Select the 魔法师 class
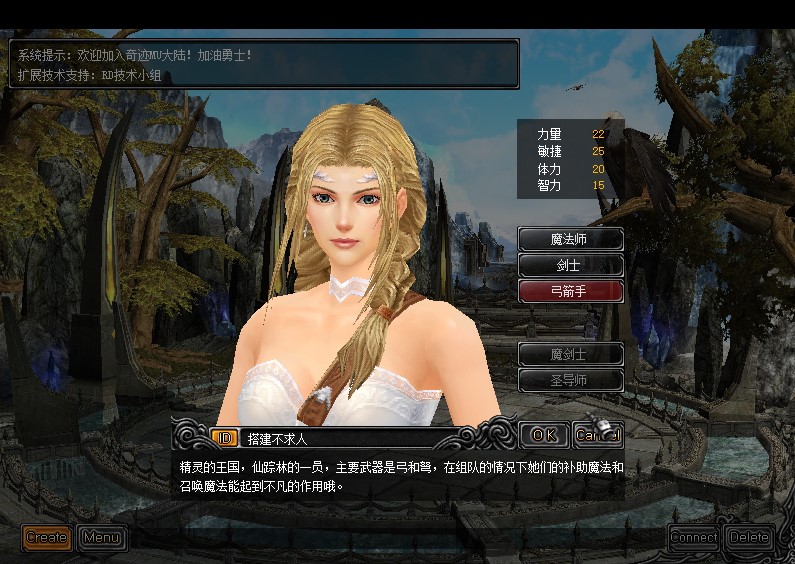The width and height of the screenshot is (795, 564). (x=571, y=239)
